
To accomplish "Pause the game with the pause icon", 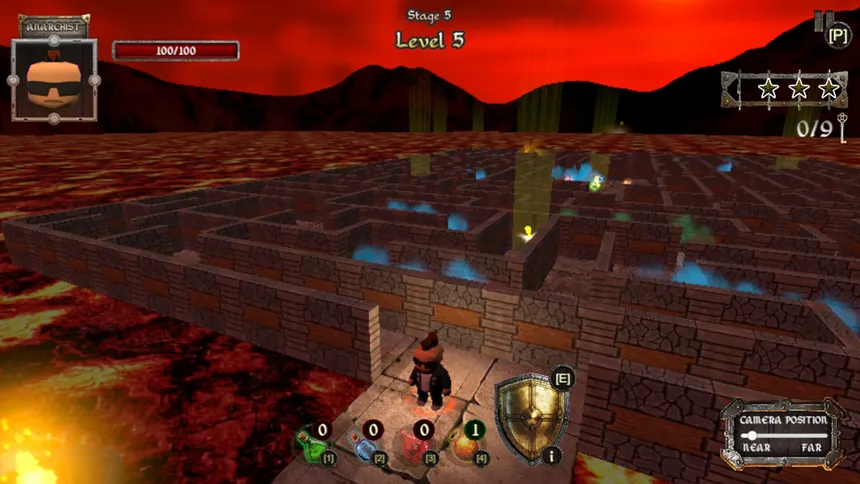I will [x=822, y=22].
